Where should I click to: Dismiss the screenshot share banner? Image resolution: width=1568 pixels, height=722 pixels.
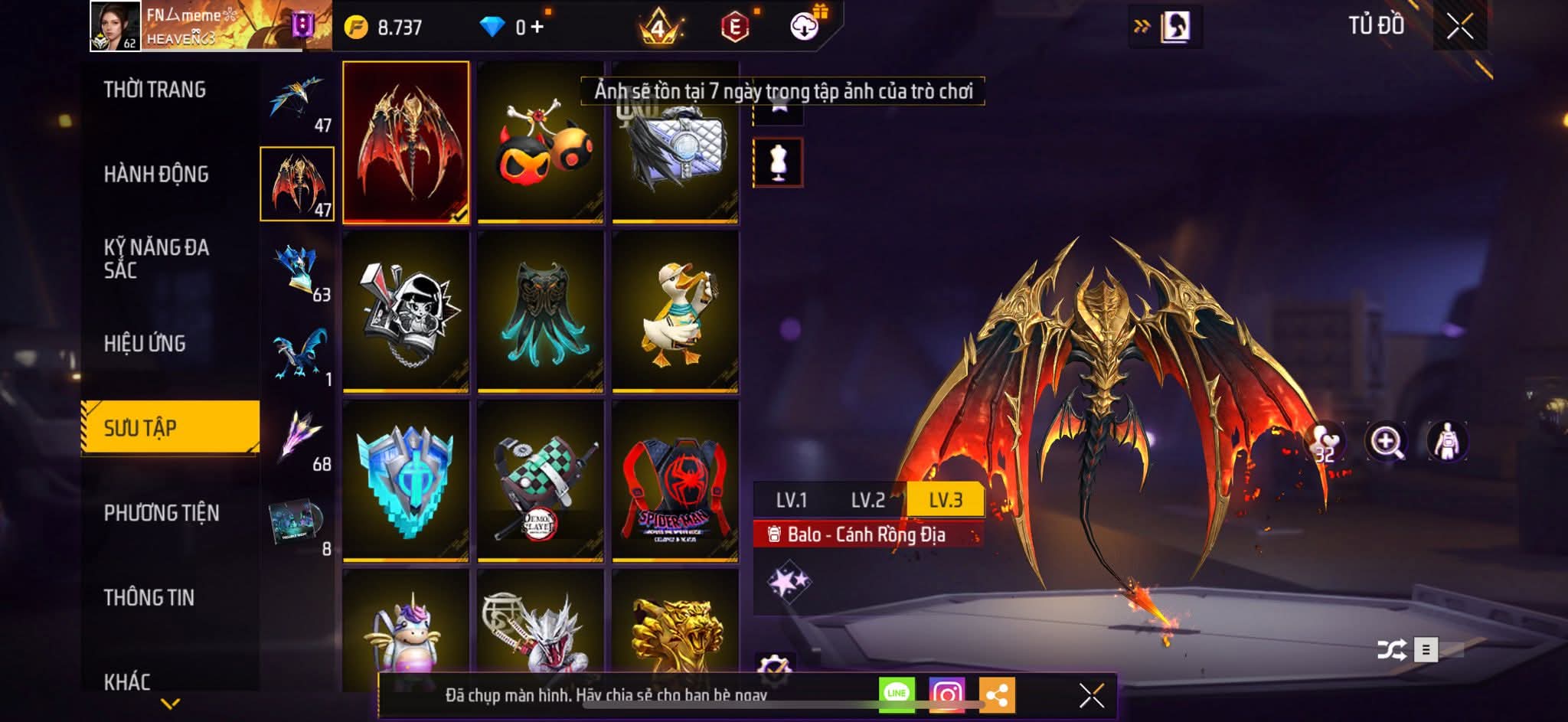point(1091,696)
